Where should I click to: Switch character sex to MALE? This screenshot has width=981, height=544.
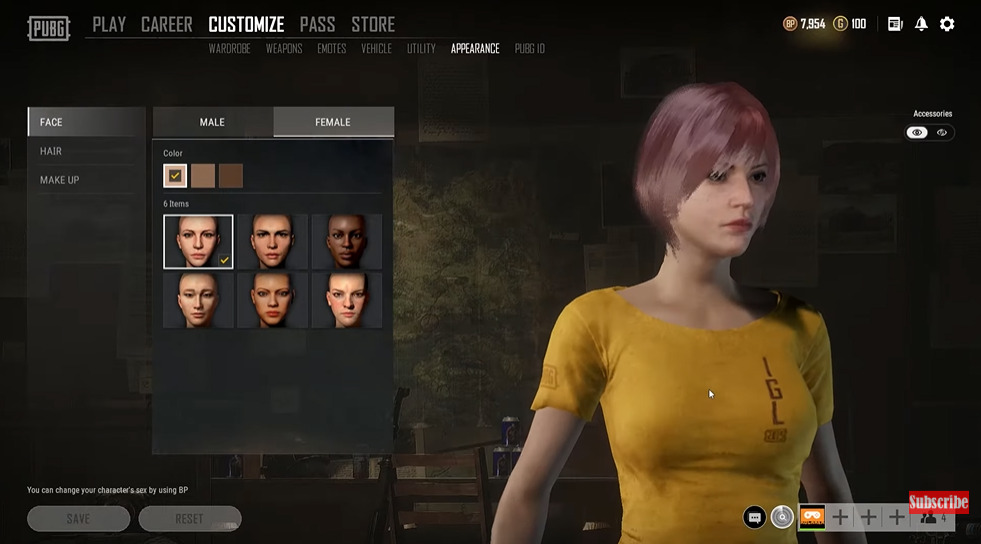click(x=212, y=122)
